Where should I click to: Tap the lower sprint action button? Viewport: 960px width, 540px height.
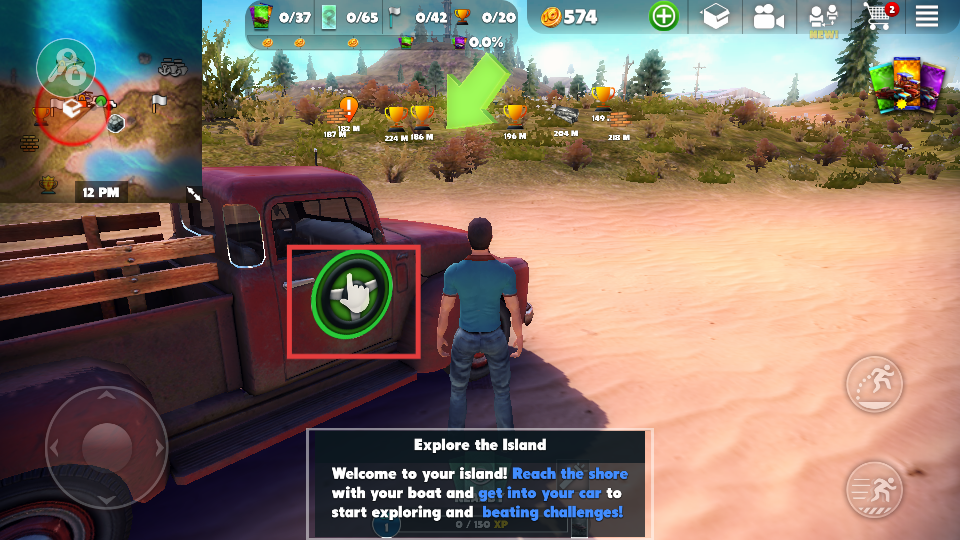click(874, 490)
